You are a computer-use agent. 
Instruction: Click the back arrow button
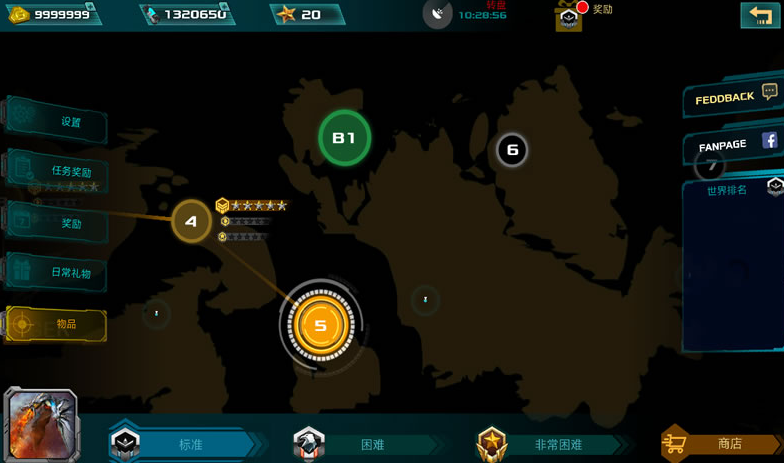tap(759, 14)
